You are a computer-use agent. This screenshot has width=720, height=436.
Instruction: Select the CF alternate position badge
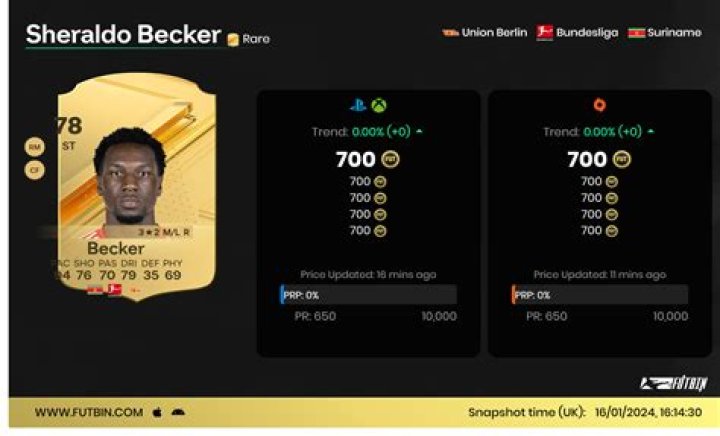pos(34,169)
